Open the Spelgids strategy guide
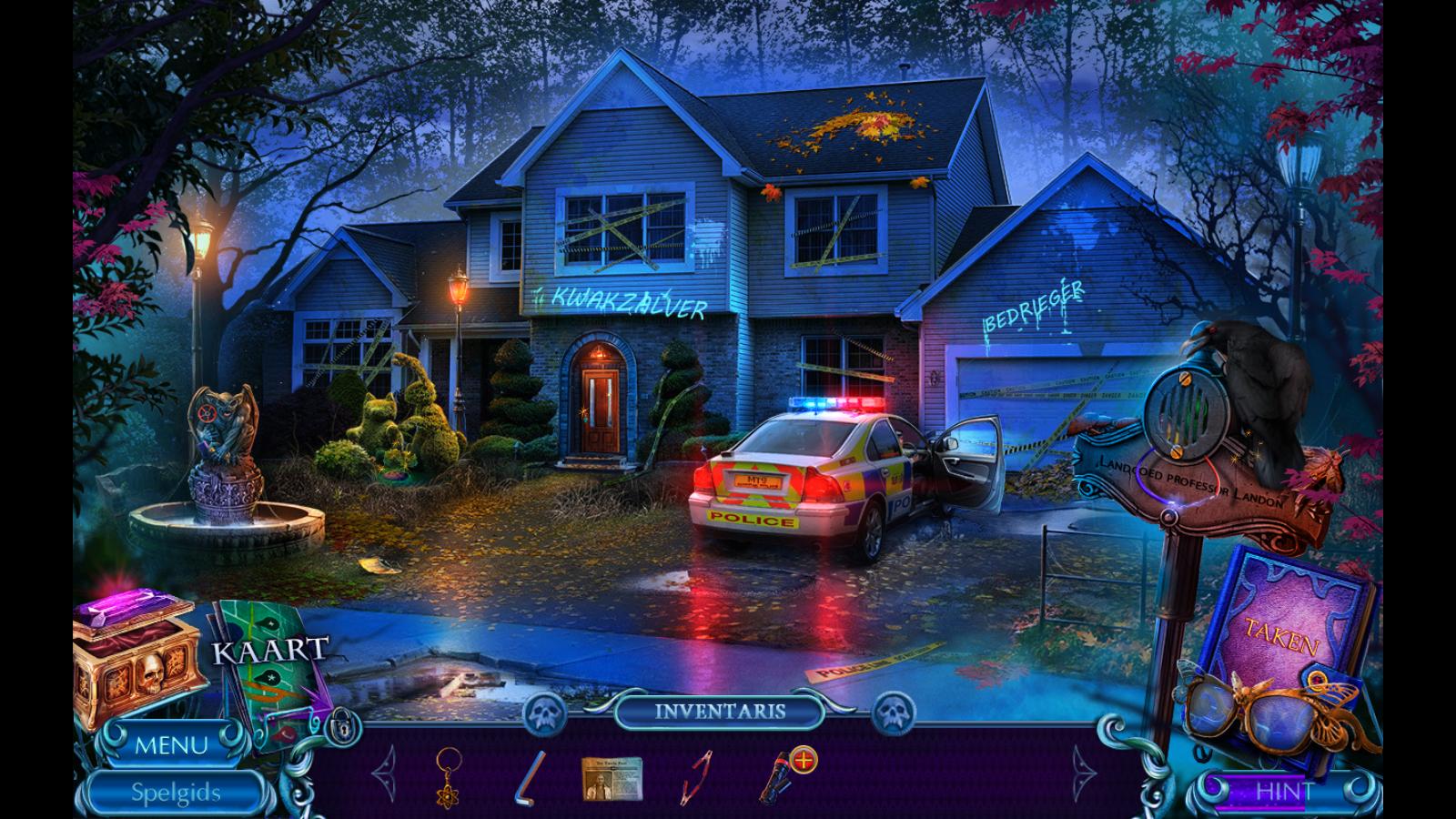The height and width of the screenshot is (819, 1456). coord(176,793)
